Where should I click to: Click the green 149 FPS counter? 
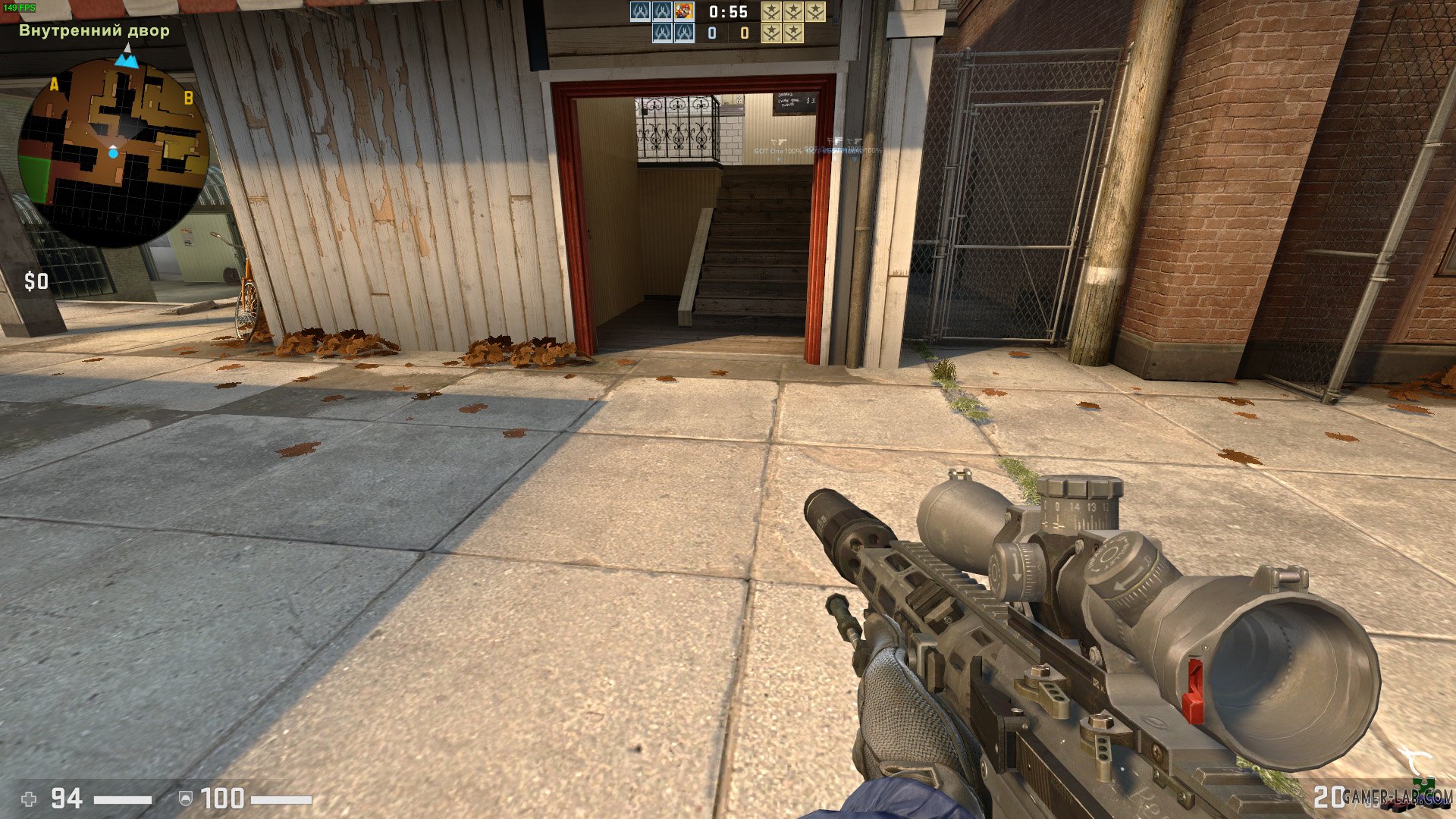tap(21, 7)
